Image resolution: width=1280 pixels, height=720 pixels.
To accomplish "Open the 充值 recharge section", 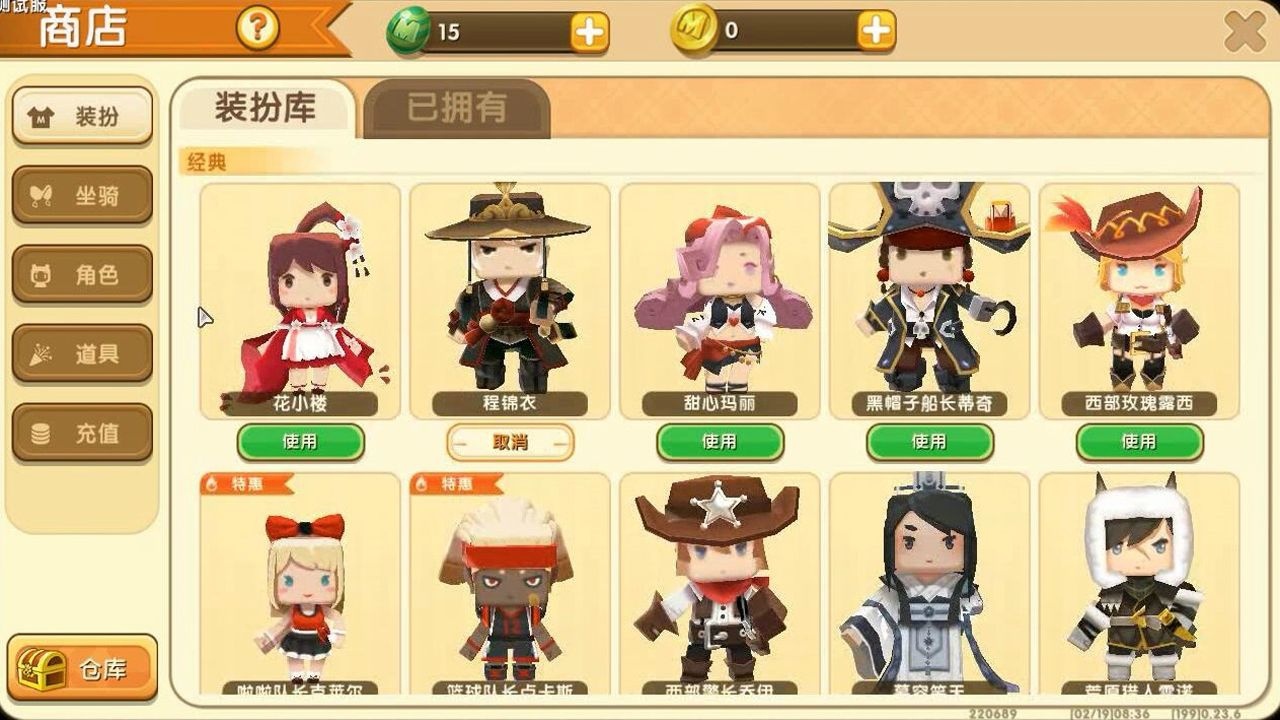I will coord(82,430).
